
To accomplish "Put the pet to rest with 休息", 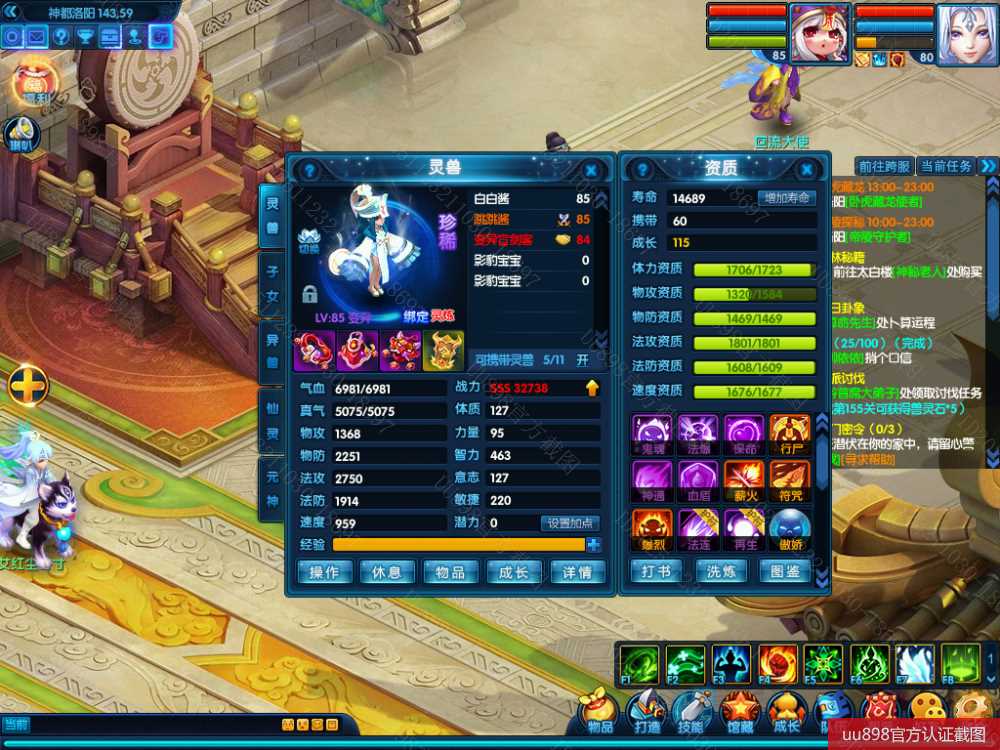I will coord(387,572).
